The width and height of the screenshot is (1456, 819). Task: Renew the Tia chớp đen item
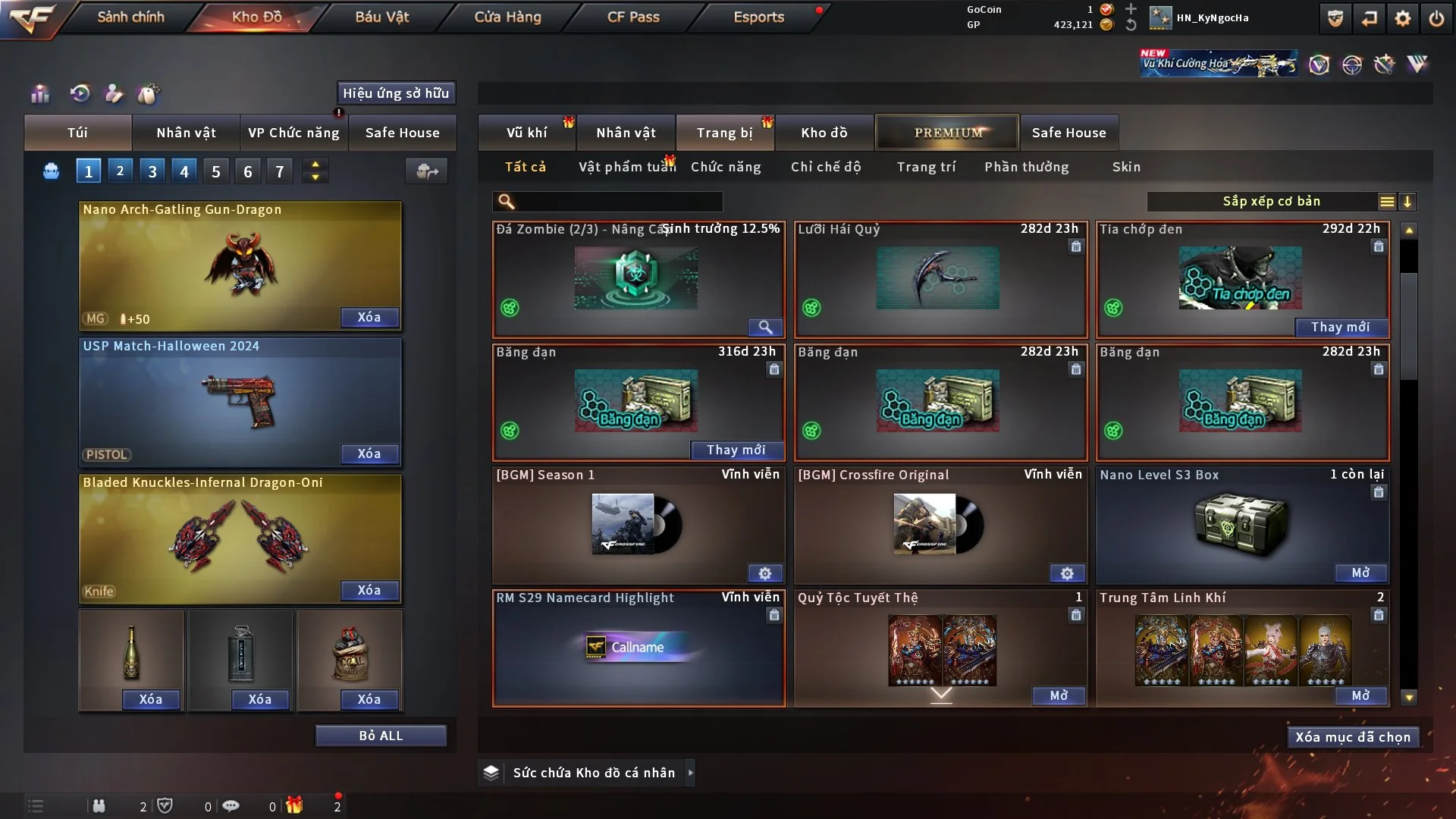(1340, 327)
